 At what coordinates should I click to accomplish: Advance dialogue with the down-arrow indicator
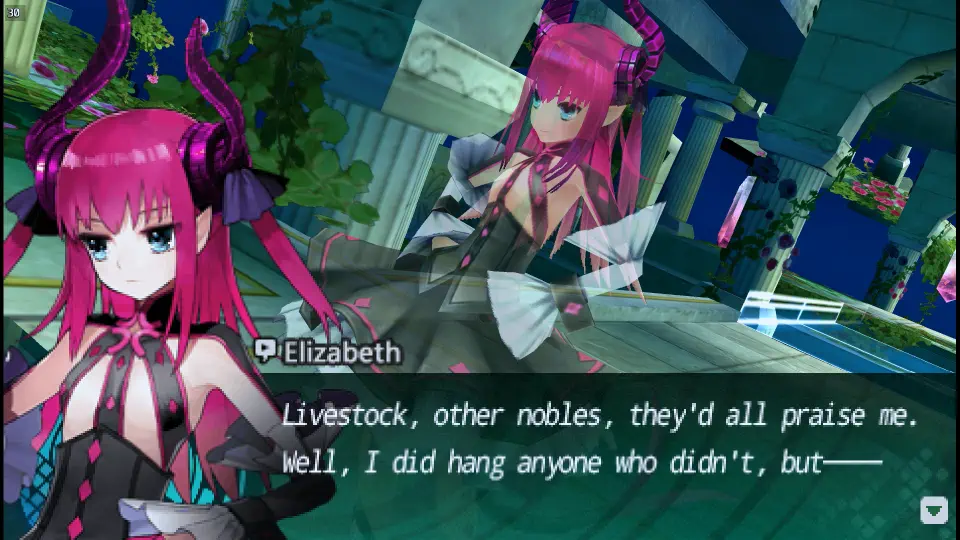pos(933,510)
